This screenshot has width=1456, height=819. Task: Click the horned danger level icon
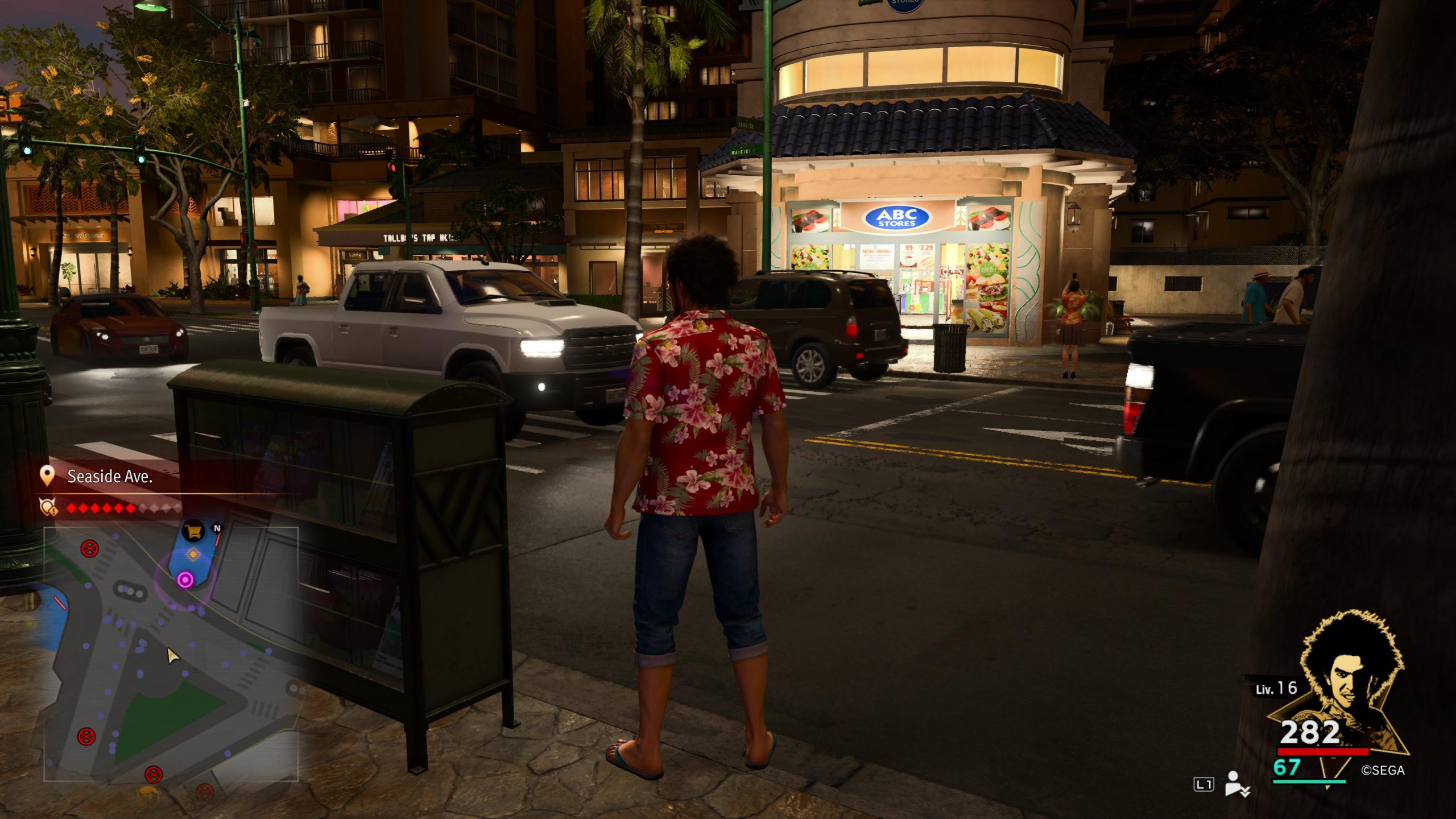pyautogui.click(x=47, y=507)
